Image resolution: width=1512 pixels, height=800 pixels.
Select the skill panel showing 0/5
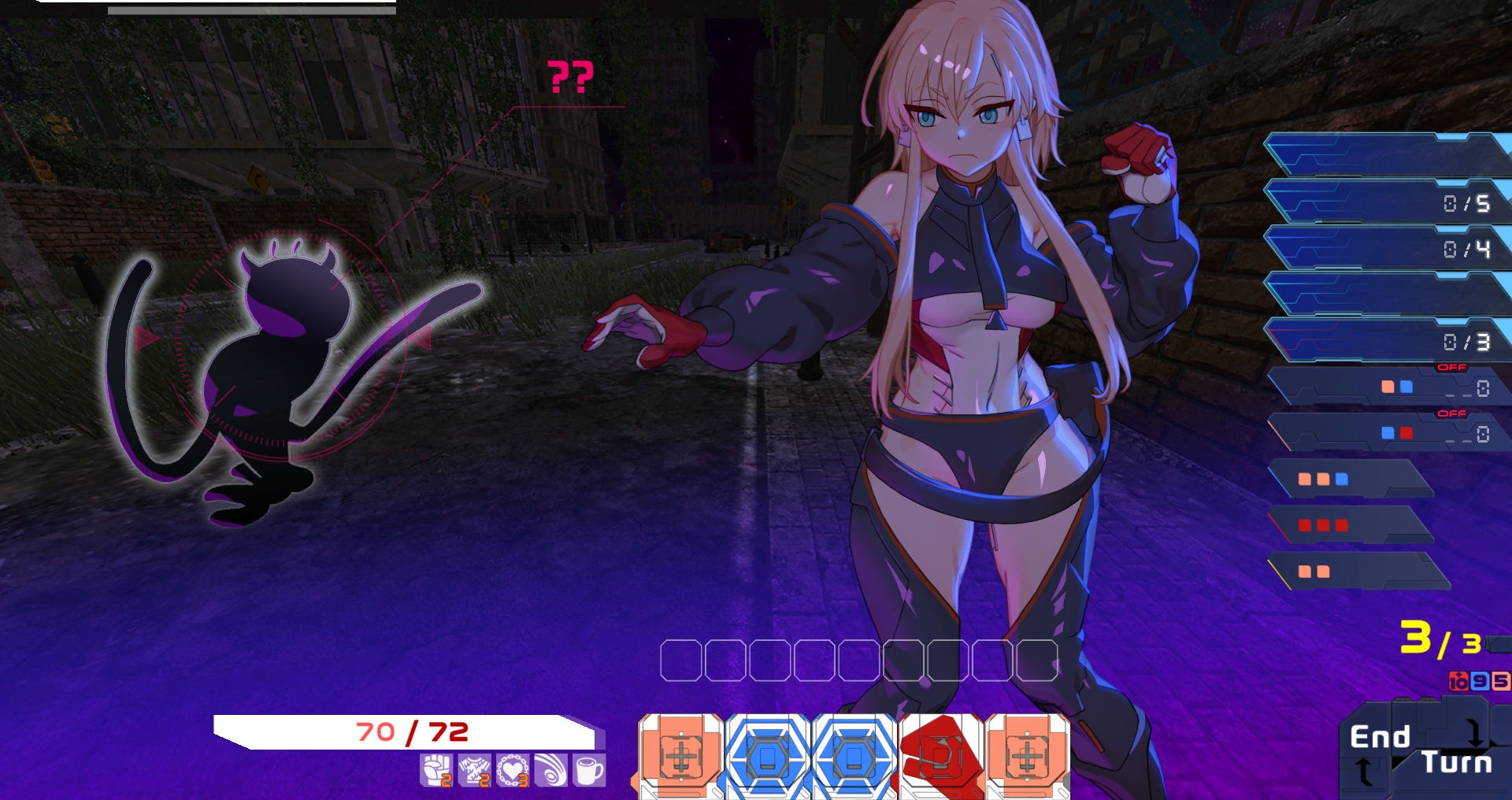[1386, 202]
